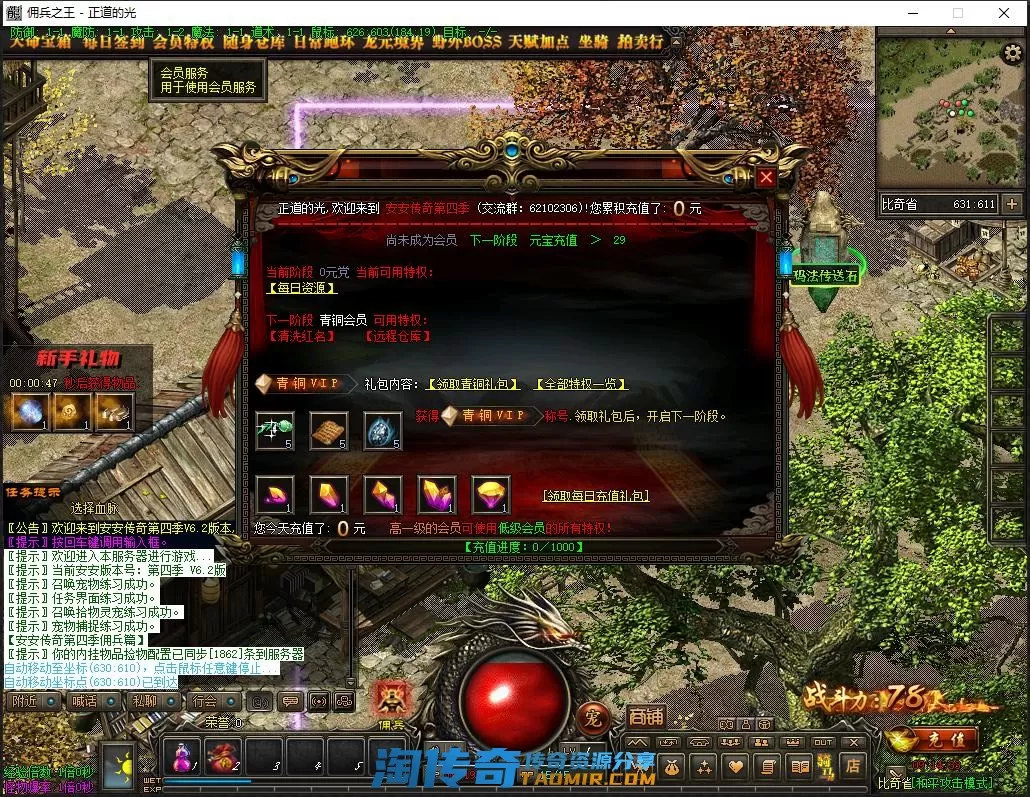Open the all privileges overview link
The image size is (1030, 797).
[x=581, y=383]
